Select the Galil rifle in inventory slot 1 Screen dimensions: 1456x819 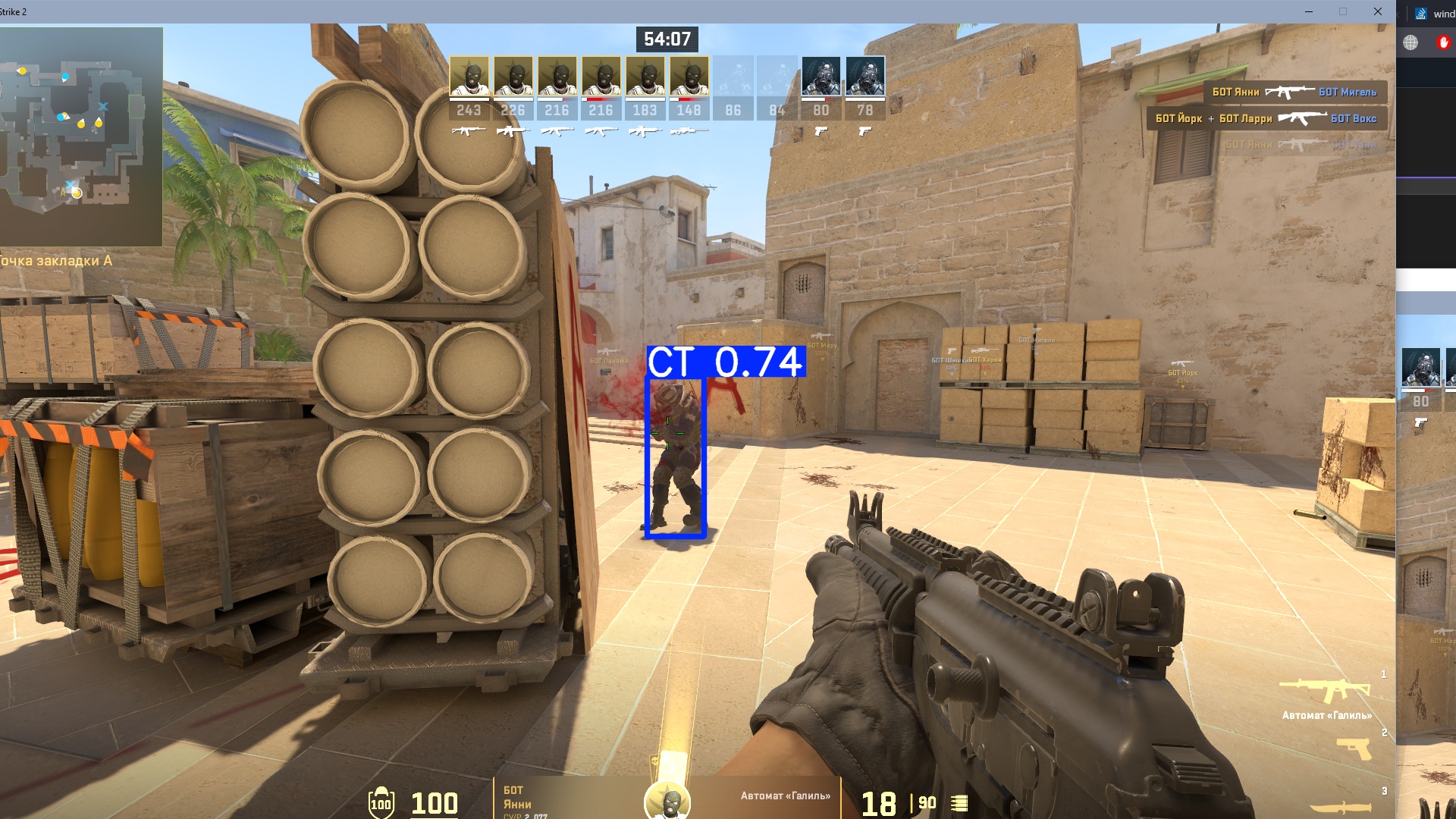[x=1324, y=690]
